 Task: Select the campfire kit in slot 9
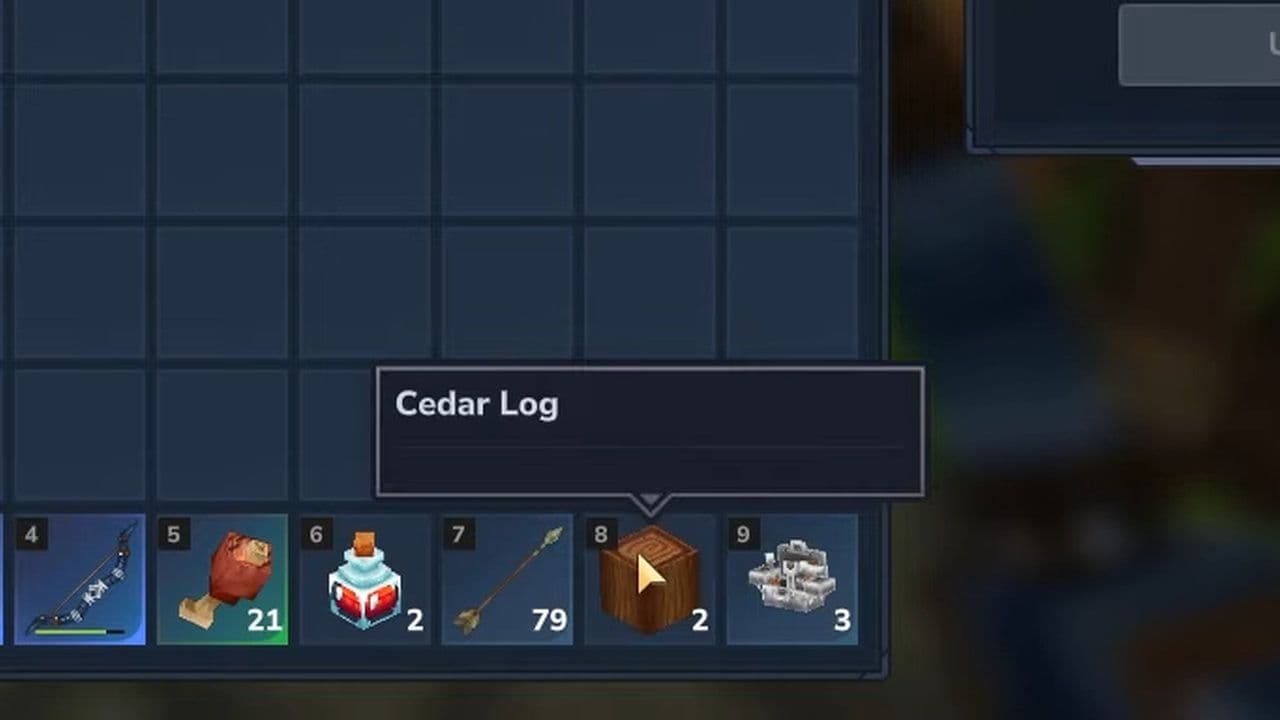pos(793,578)
